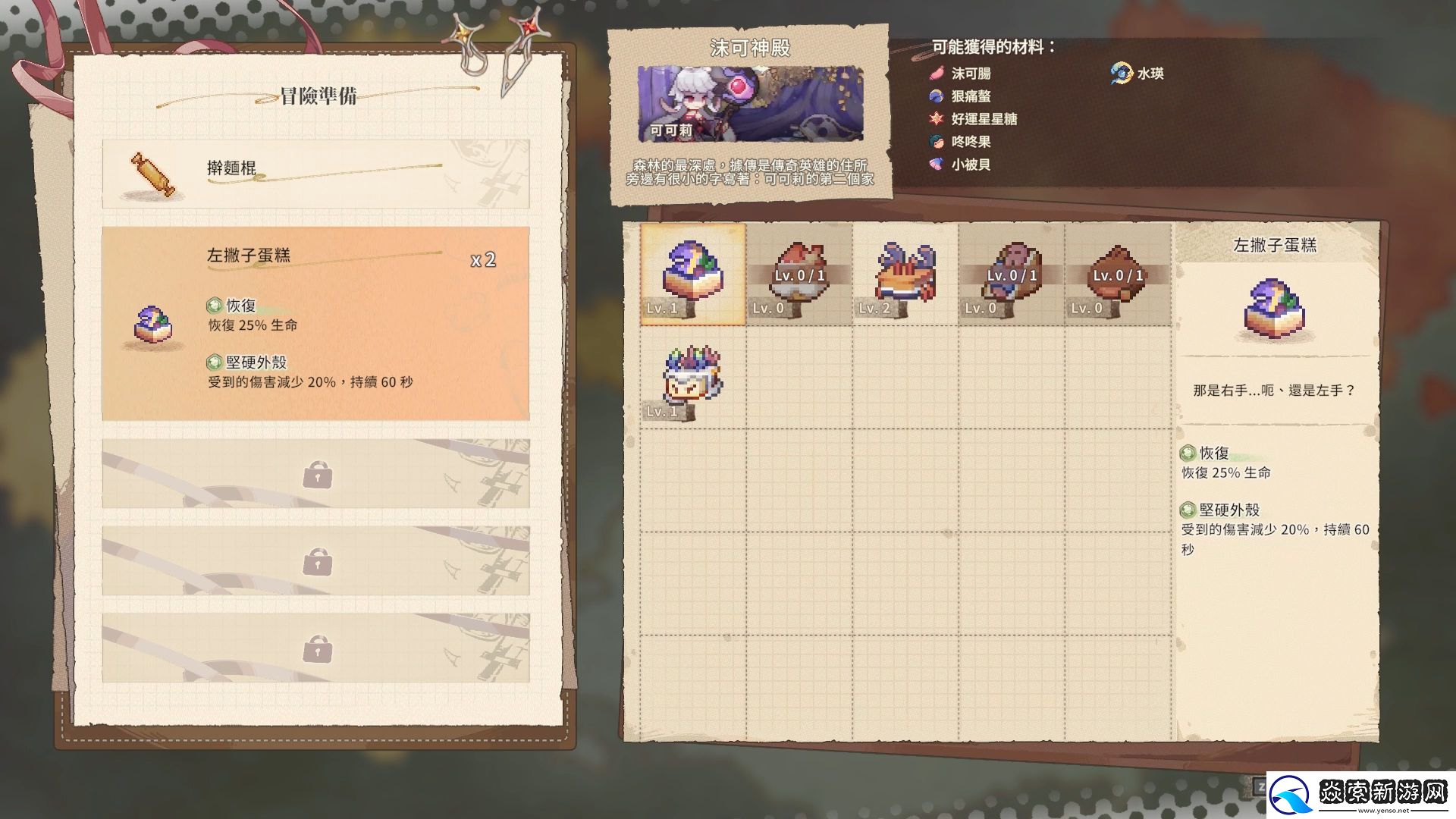Click the 咚咚果 material icon

pos(936,142)
